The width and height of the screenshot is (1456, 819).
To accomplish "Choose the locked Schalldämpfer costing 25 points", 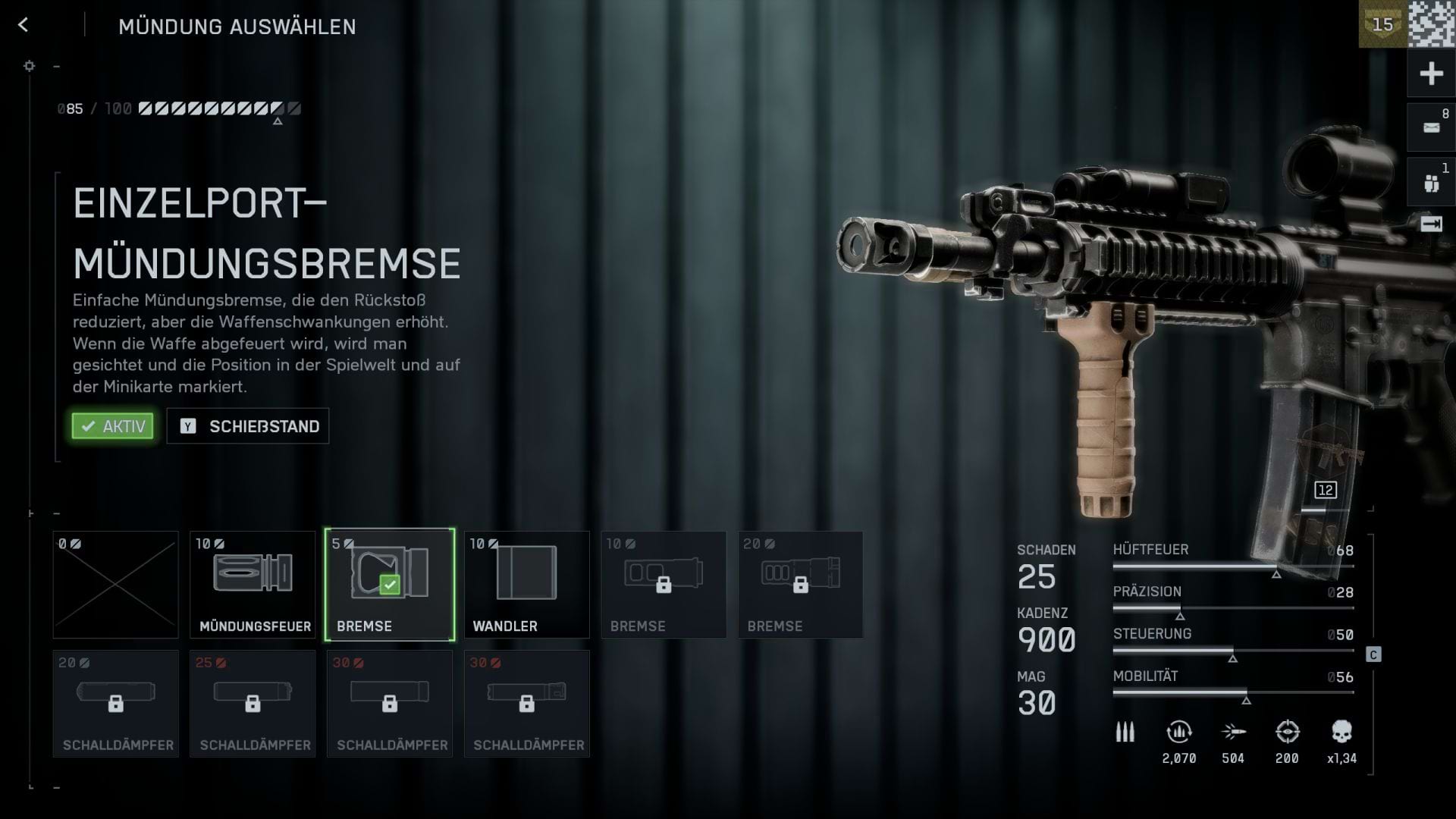I will click(253, 704).
